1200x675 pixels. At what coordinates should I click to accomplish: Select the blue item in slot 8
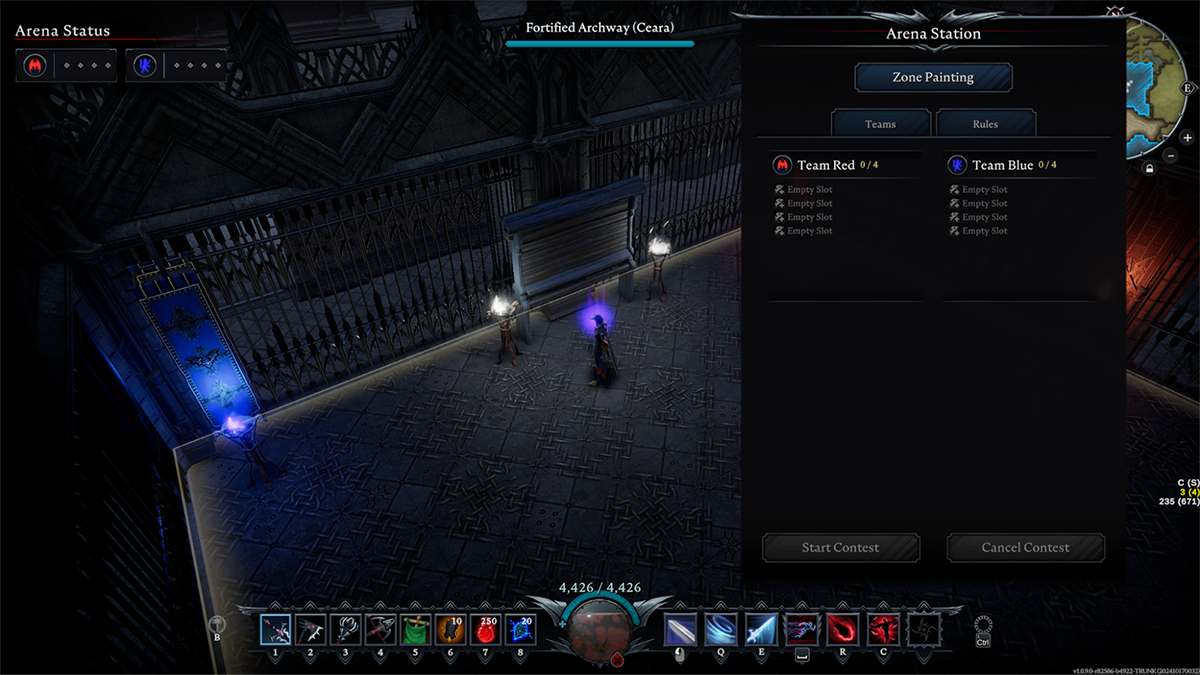click(520, 630)
